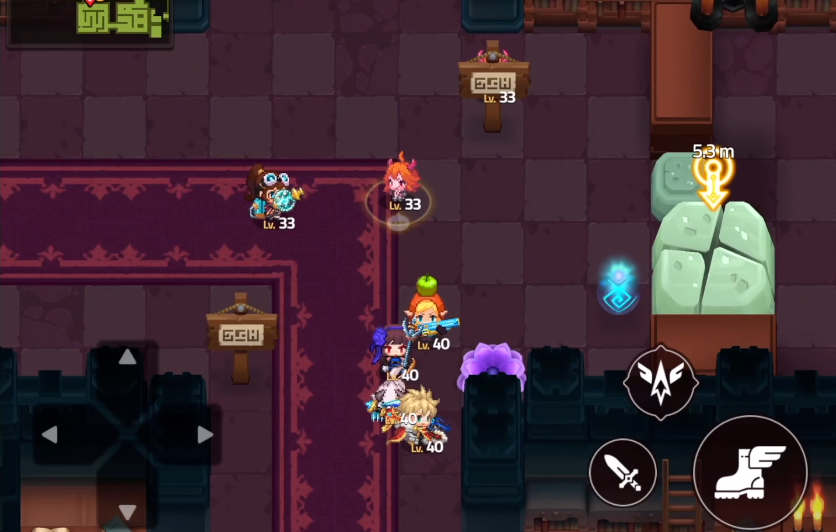Move right with the D-pad arrow
836x532 pixels.
pyautogui.click(x=205, y=434)
